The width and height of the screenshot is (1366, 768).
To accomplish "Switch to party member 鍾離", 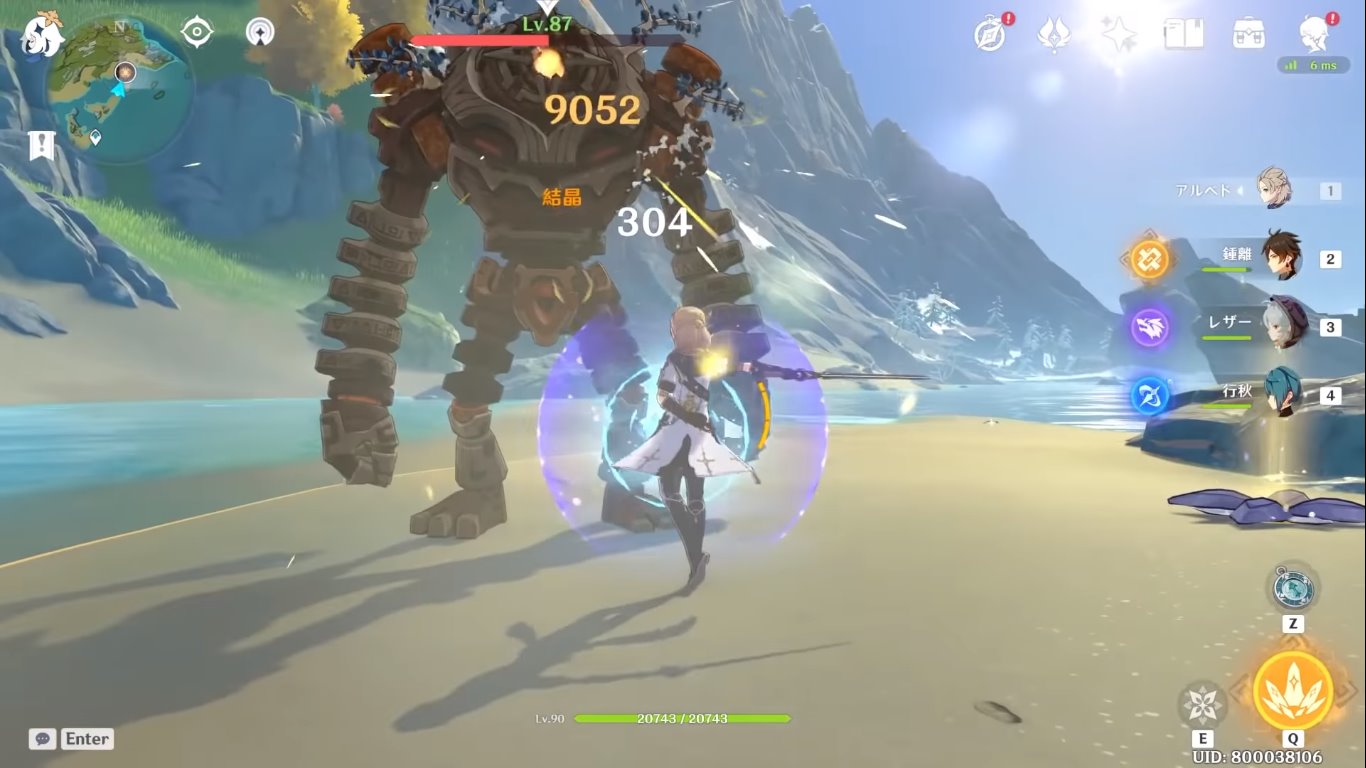I will click(x=1280, y=258).
